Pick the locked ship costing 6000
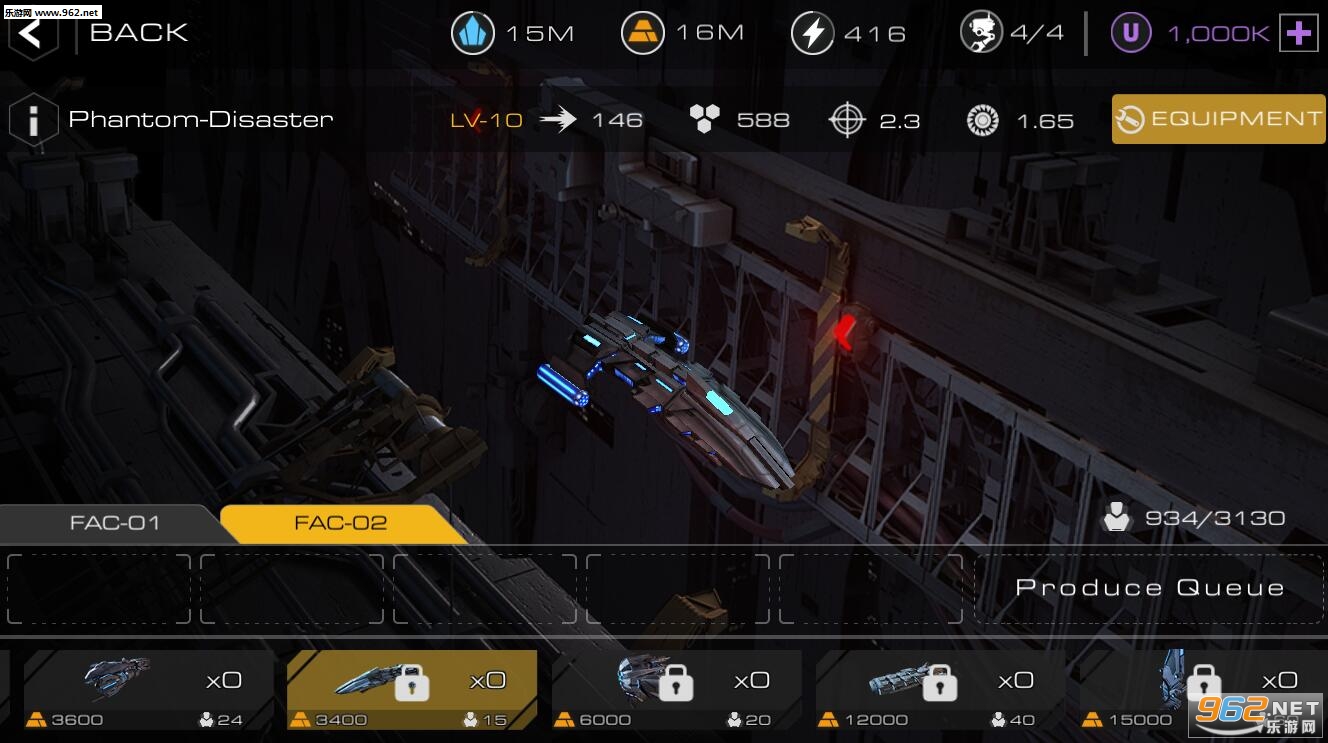The image size is (1328, 743). pos(676,690)
